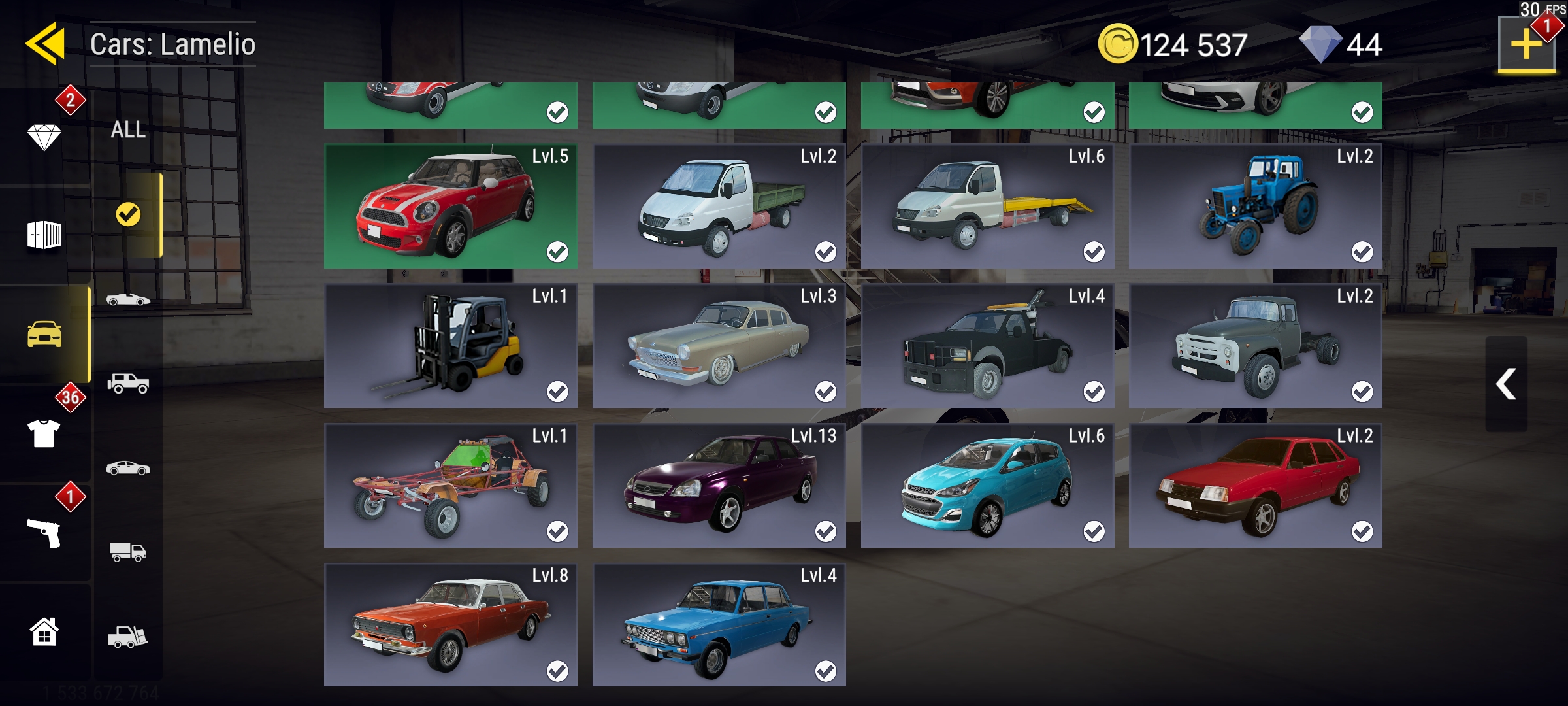Go back with the yellow double-arrow button
1568x706 pixels.
[x=45, y=44]
